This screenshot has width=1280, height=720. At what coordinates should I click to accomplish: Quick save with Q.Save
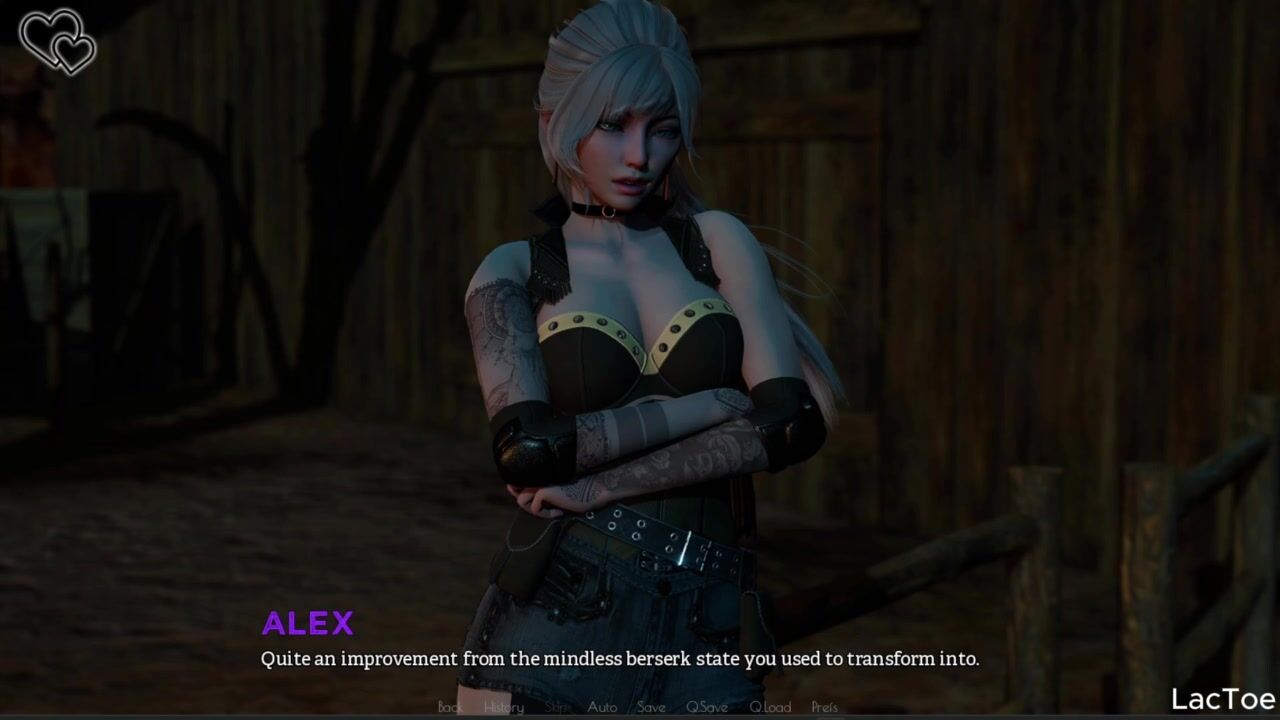(707, 707)
